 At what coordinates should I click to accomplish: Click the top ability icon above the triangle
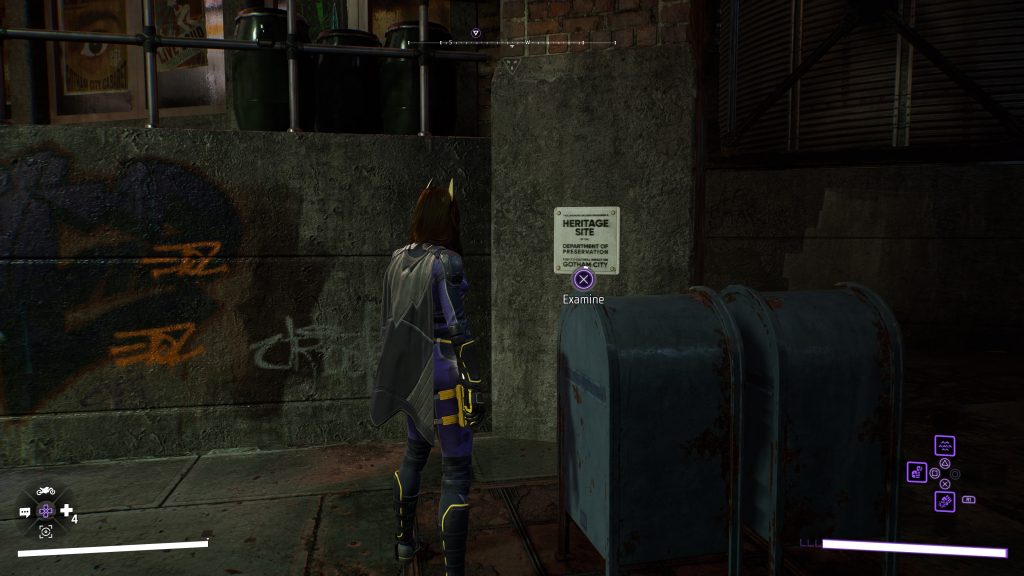[944, 445]
